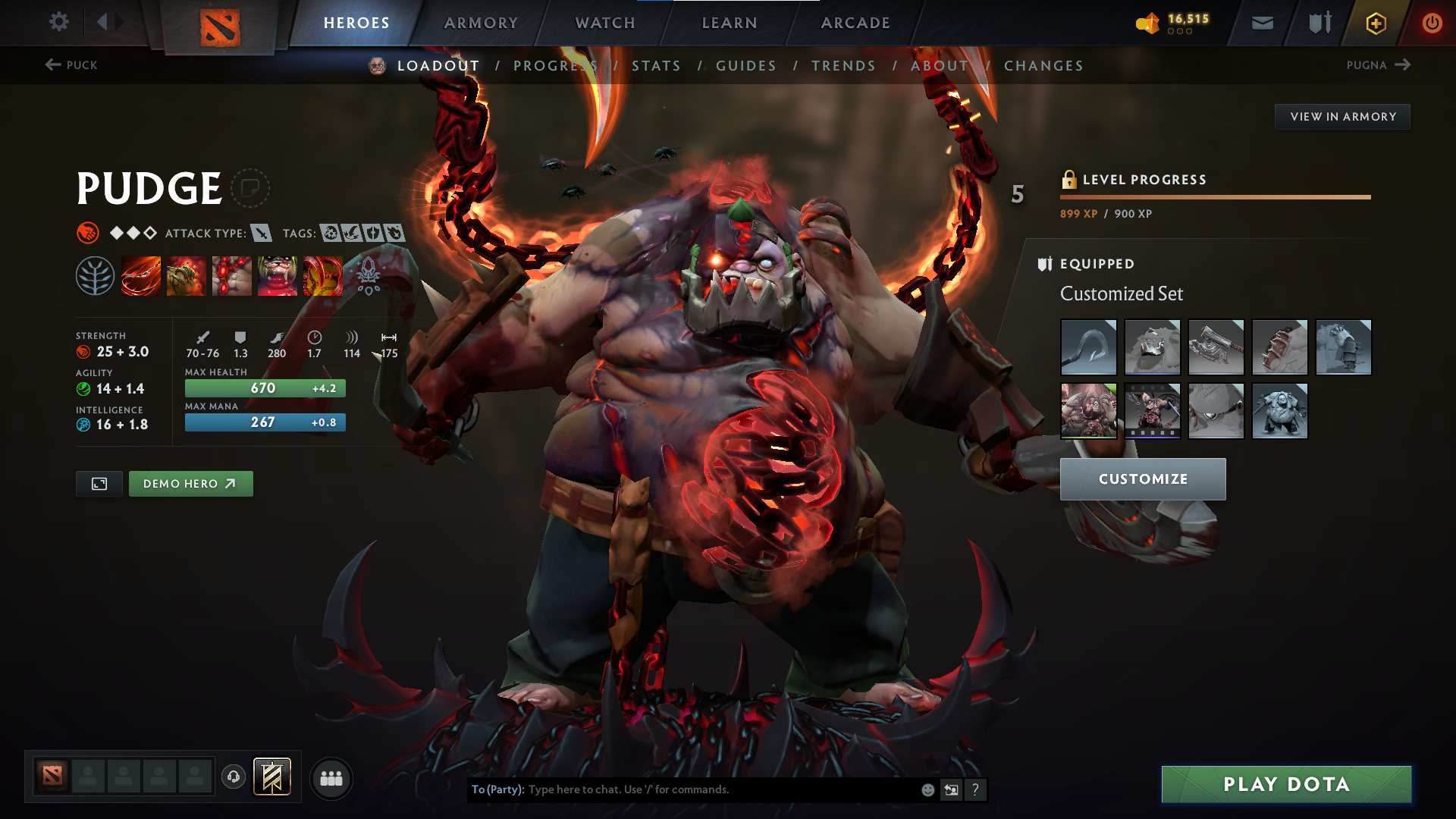Click the battle pass banner icon near party slots
Screen dimensions: 1456x819
click(x=273, y=777)
